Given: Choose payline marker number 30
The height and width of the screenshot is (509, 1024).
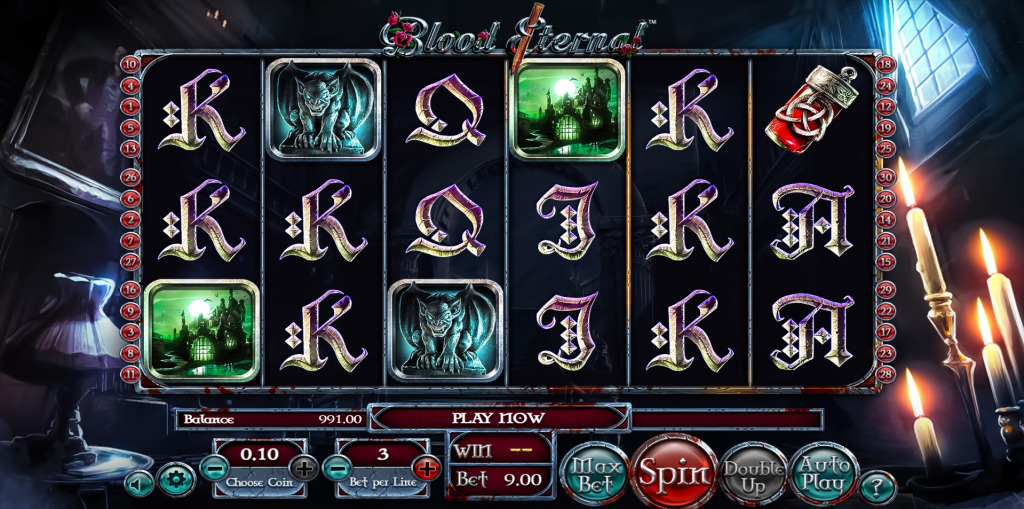Looking at the screenshot, I should [885, 176].
